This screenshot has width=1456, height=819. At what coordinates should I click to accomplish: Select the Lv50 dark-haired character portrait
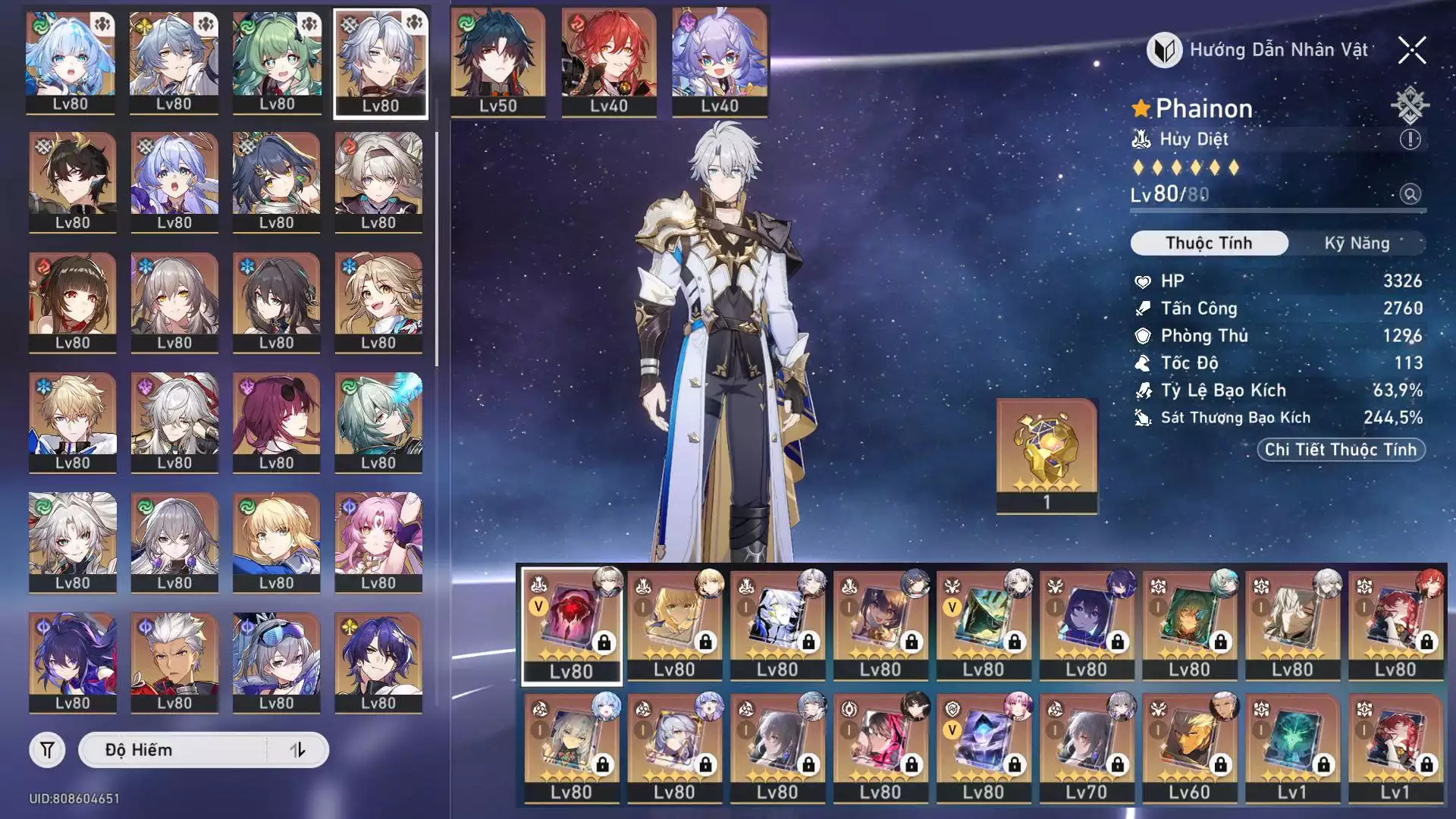(x=497, y=62)
